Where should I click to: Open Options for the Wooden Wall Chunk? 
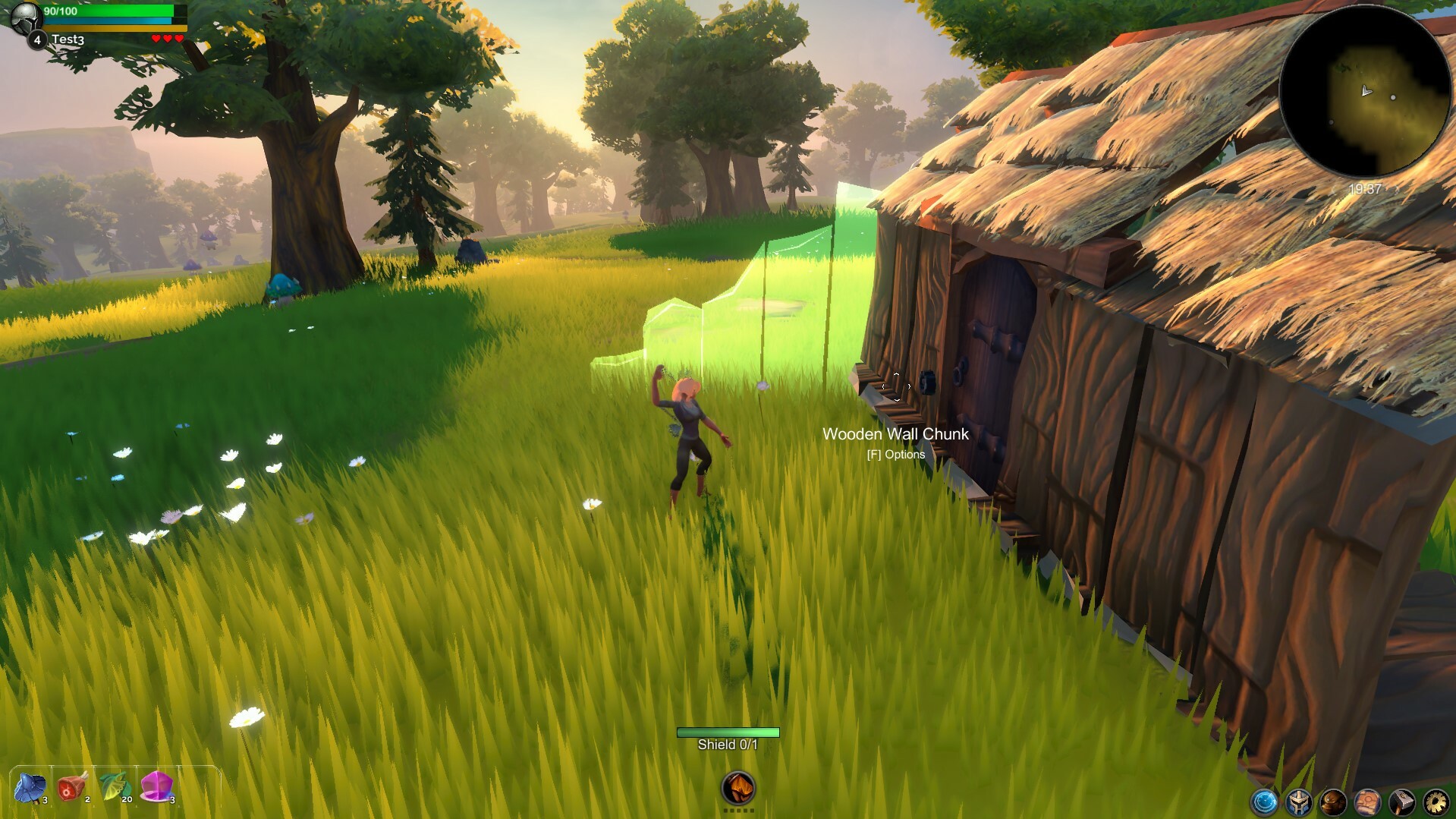(895, 454)
